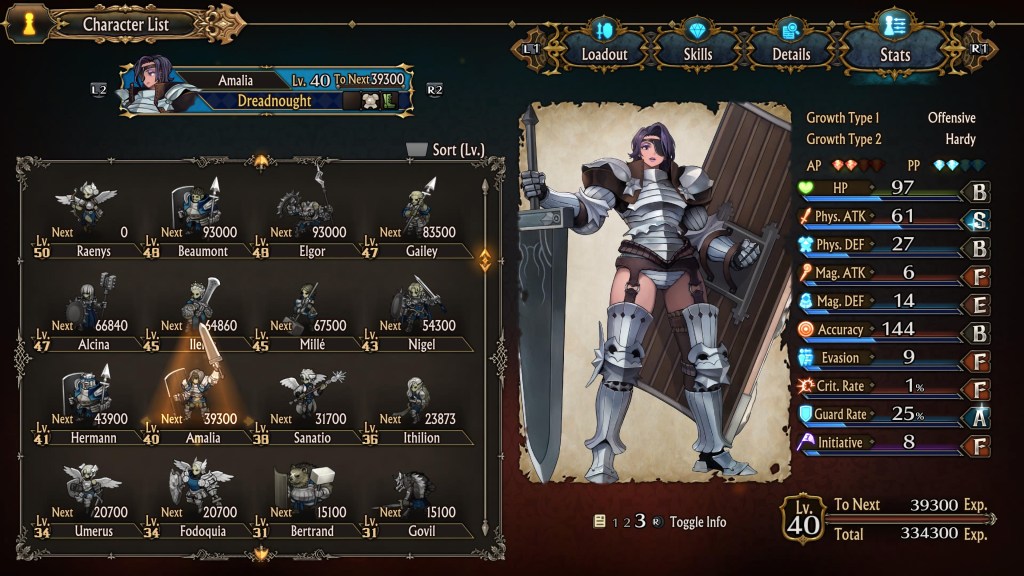Pick Nigel from the character list
This screenshot has width=1024, height=576.
click(420, 313)
